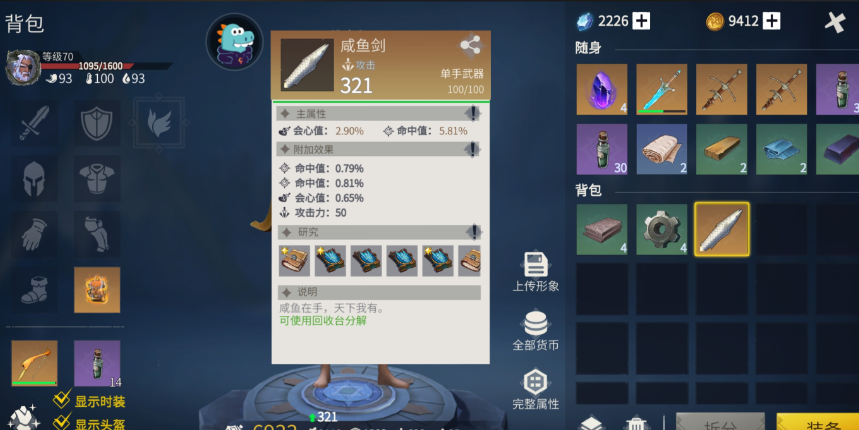
Task: Add more blue diamond currency
Action: (x=641, y=21)
